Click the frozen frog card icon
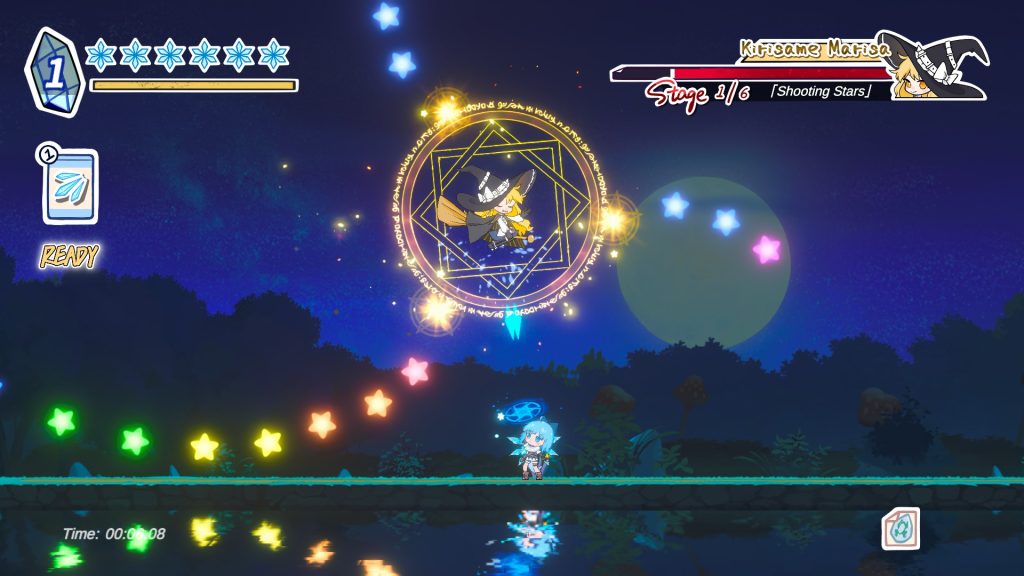Image resolution: width=1024 pixels, height=576 pixels. coord(900,528)
